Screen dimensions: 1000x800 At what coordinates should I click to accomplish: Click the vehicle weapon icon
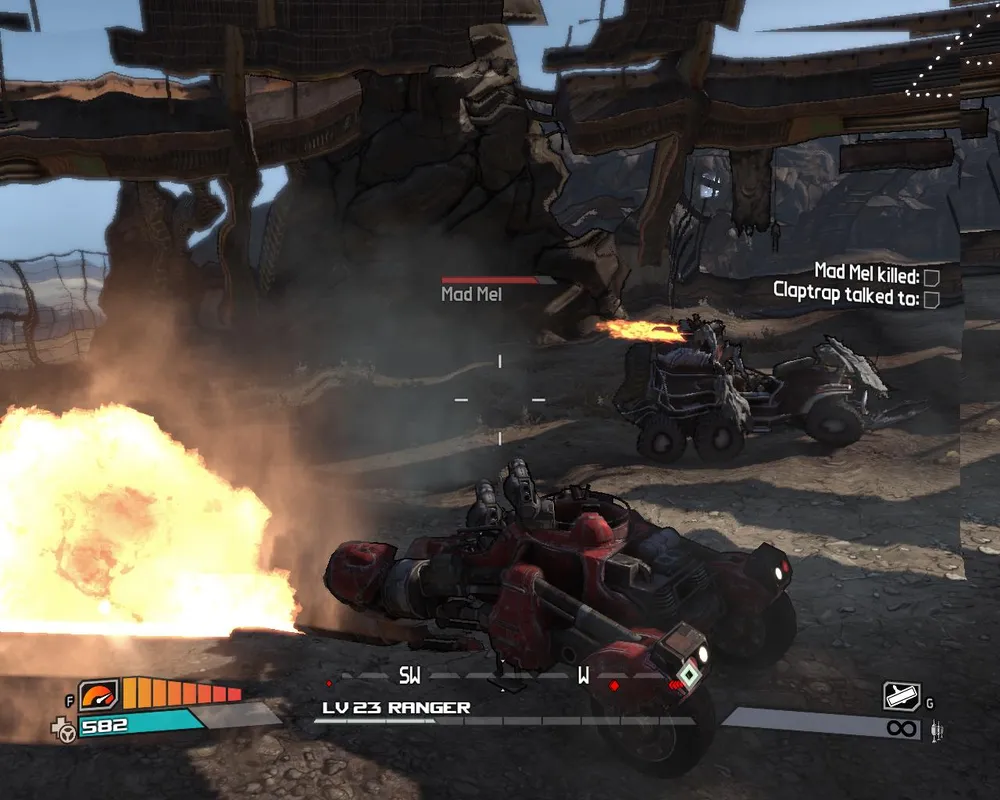click(x=901, y=697)
